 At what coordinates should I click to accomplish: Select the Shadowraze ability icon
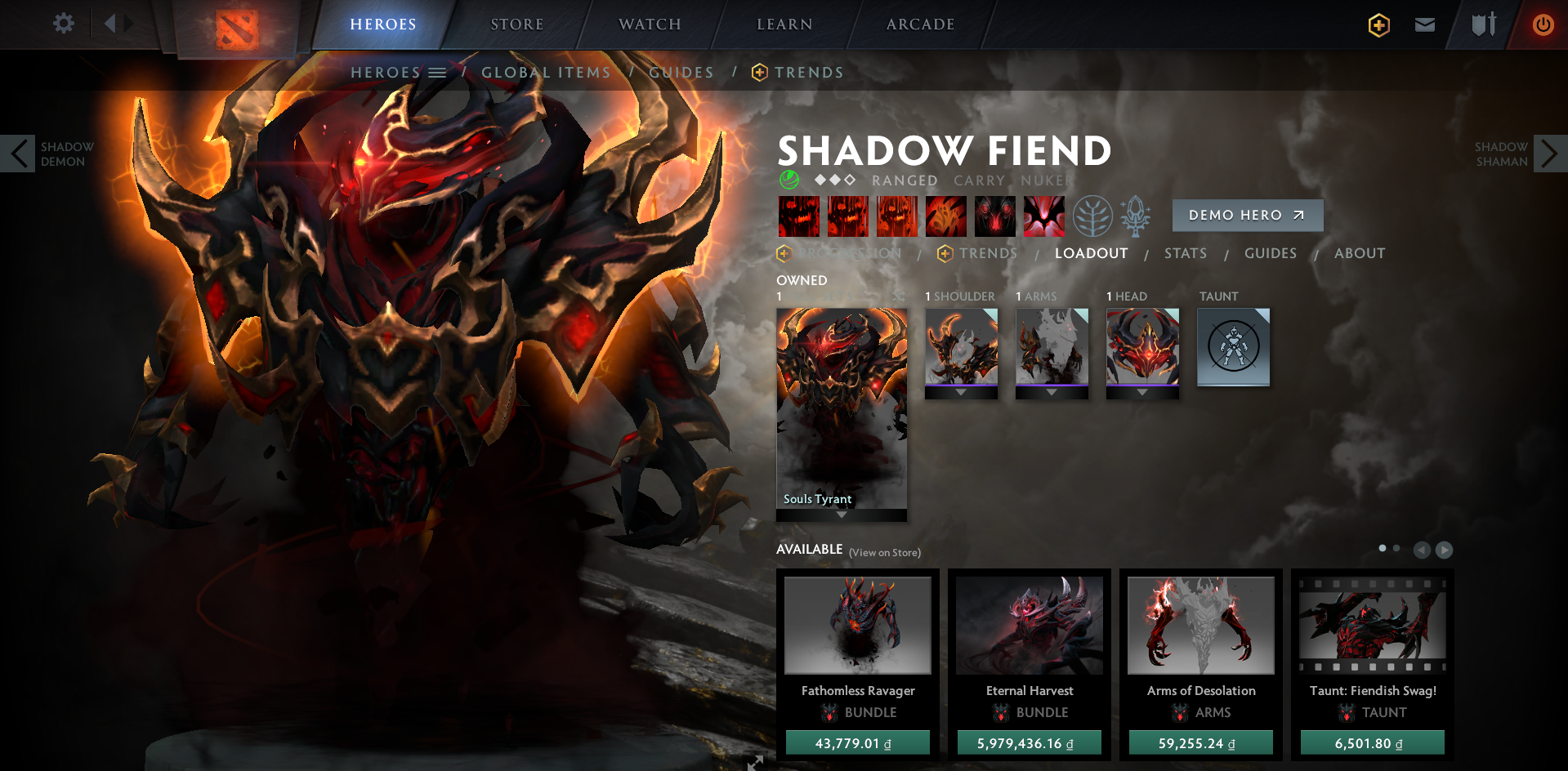tap(799, 216)
